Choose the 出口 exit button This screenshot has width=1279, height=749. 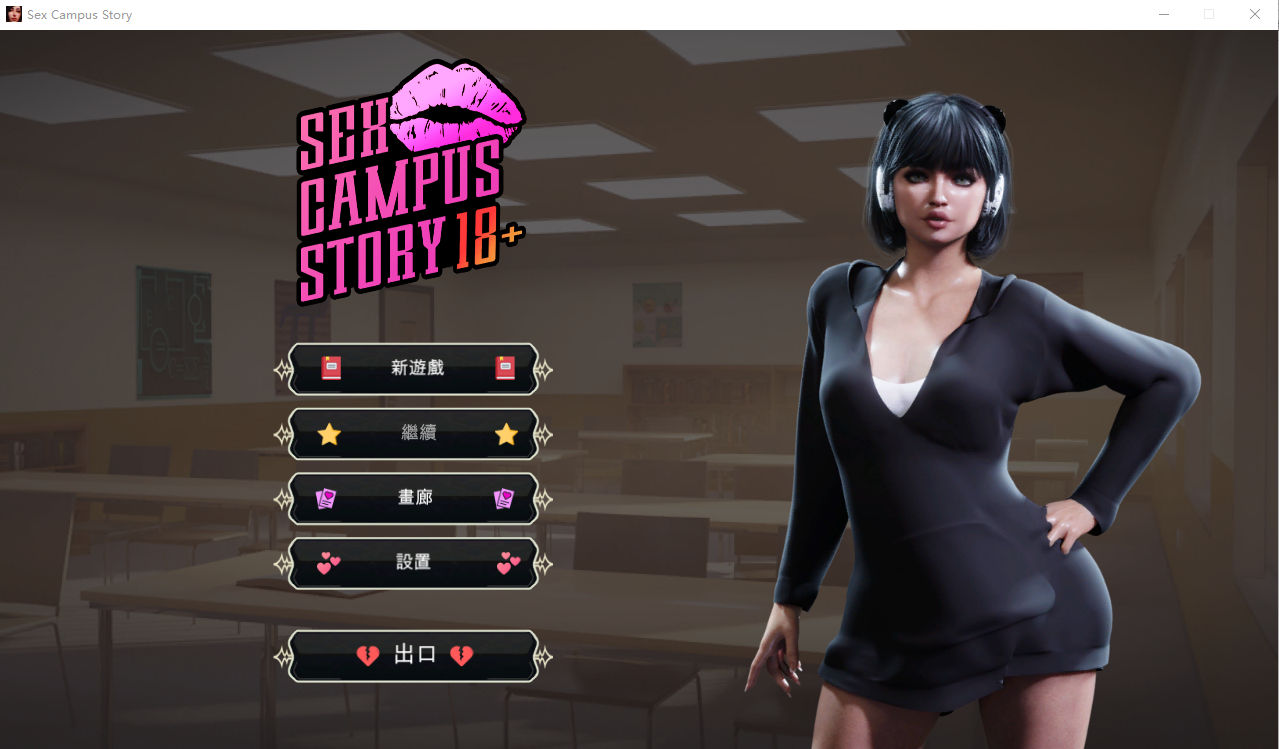coord(414,656)
